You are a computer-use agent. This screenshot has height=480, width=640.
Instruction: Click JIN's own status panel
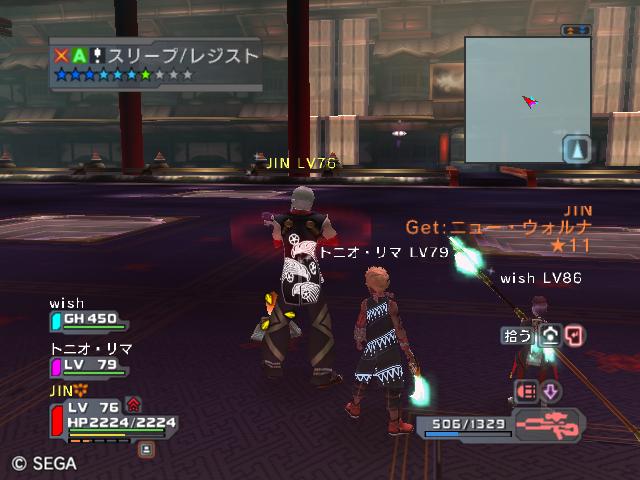point(110,421)
